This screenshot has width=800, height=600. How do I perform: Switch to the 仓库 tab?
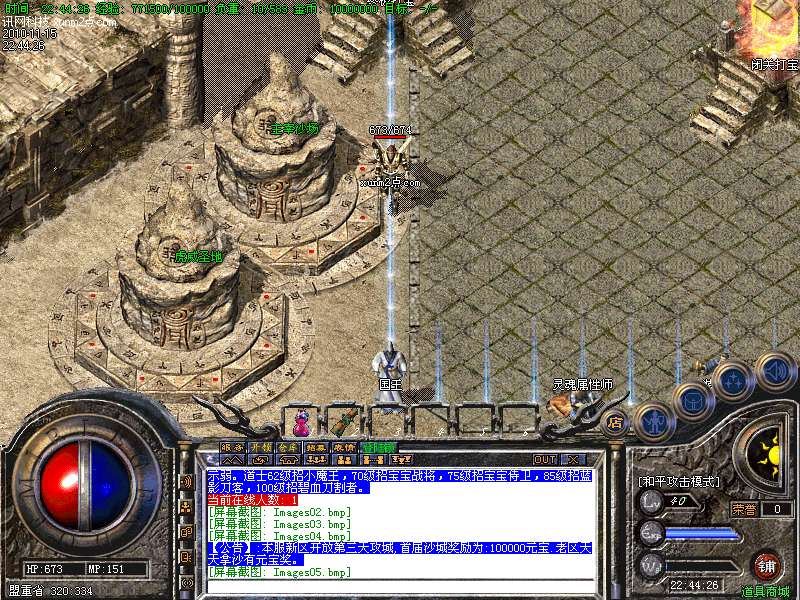click(288, 447)
